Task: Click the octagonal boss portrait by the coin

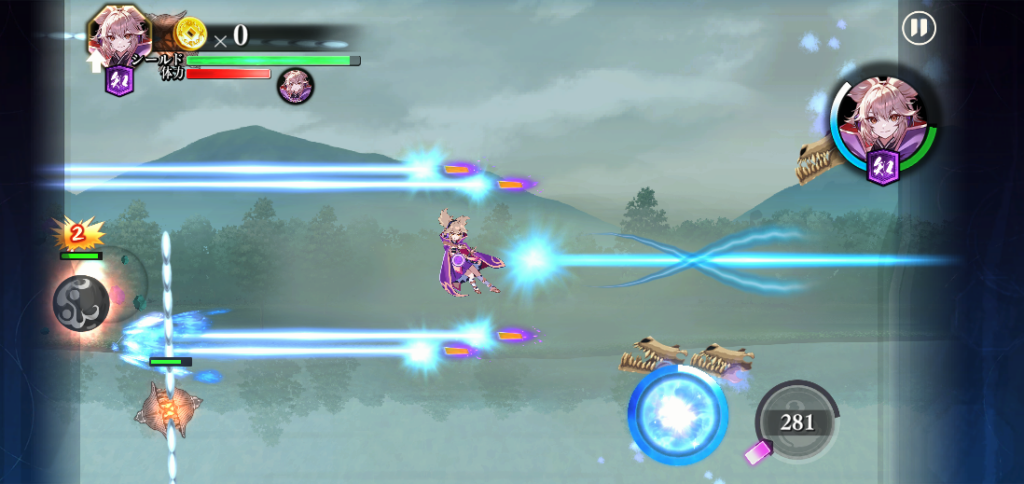Action: point(119,36)
